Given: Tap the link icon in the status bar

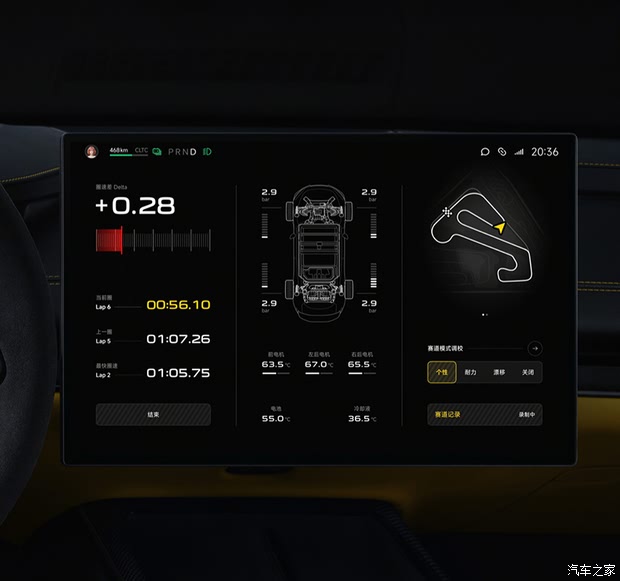Looking at the screenshot, I should pos(502,152).
